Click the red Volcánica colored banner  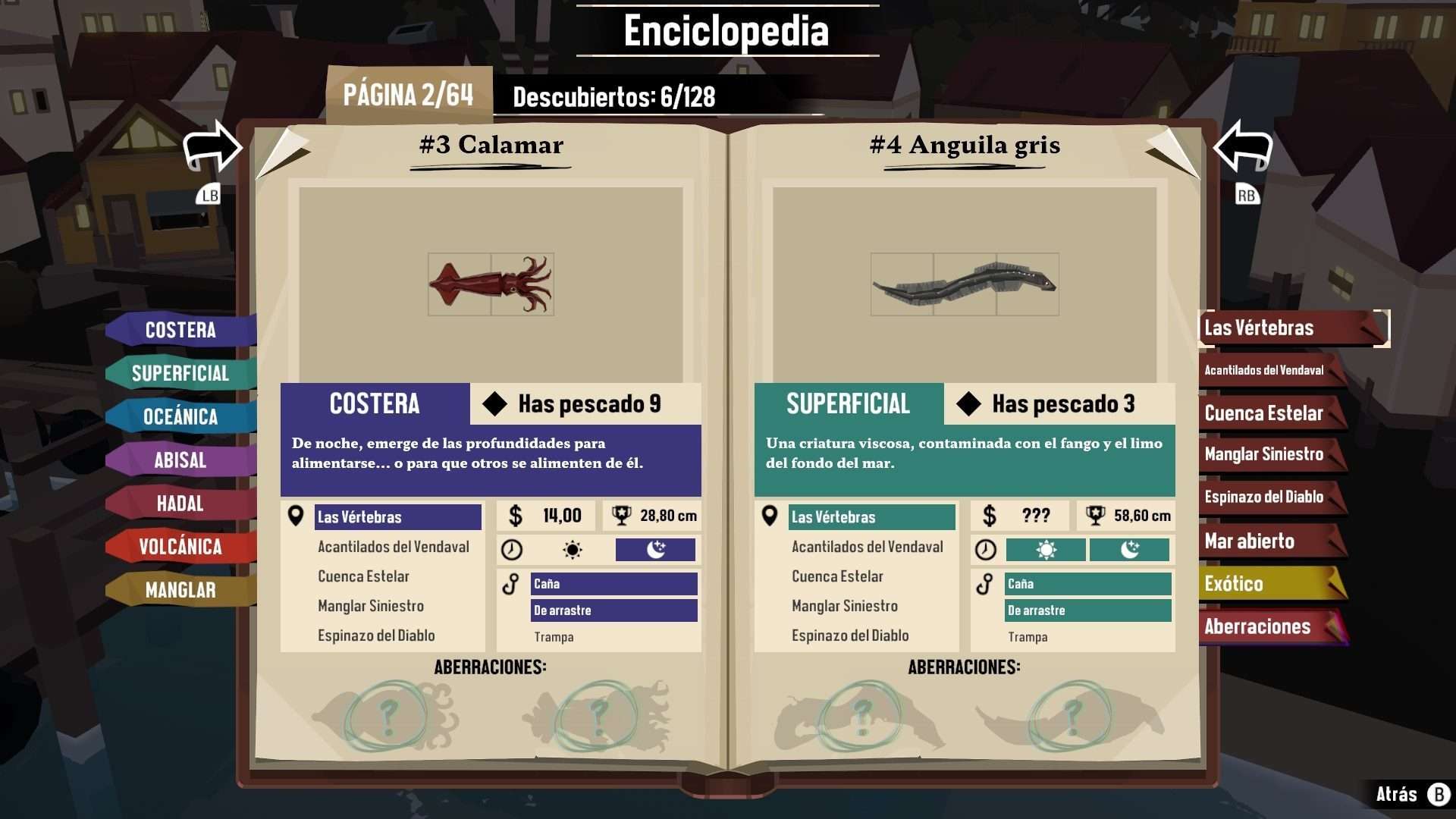[x=180, y=547]
